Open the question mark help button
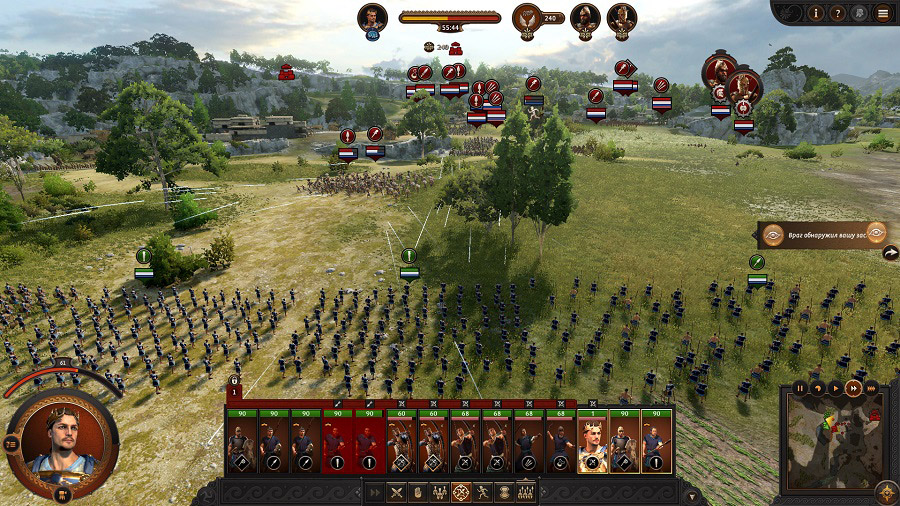Viewport: 900px width, 506px height. pos(839,13)
